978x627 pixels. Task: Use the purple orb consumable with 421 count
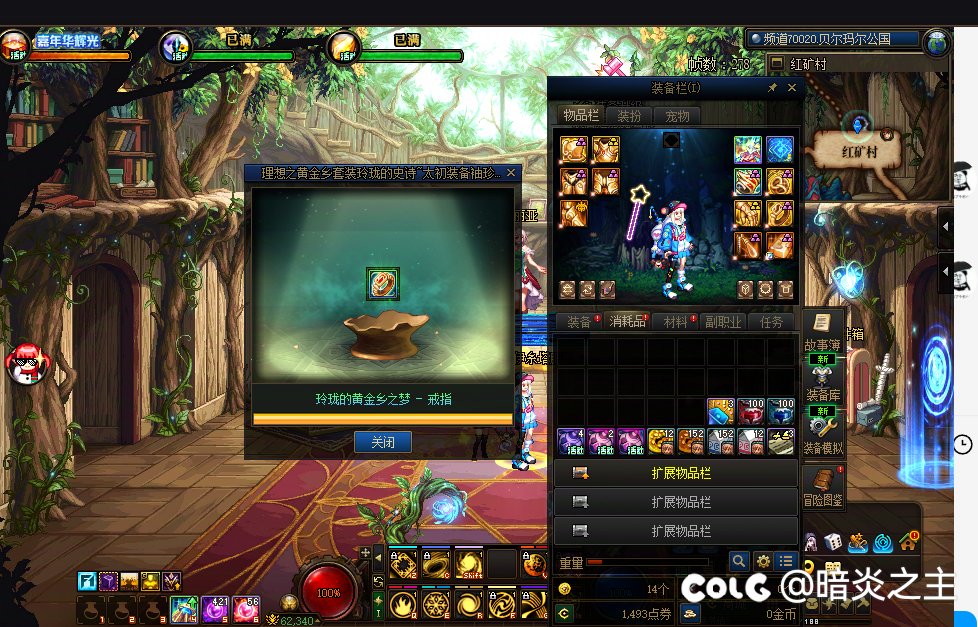tap(215, 609)
